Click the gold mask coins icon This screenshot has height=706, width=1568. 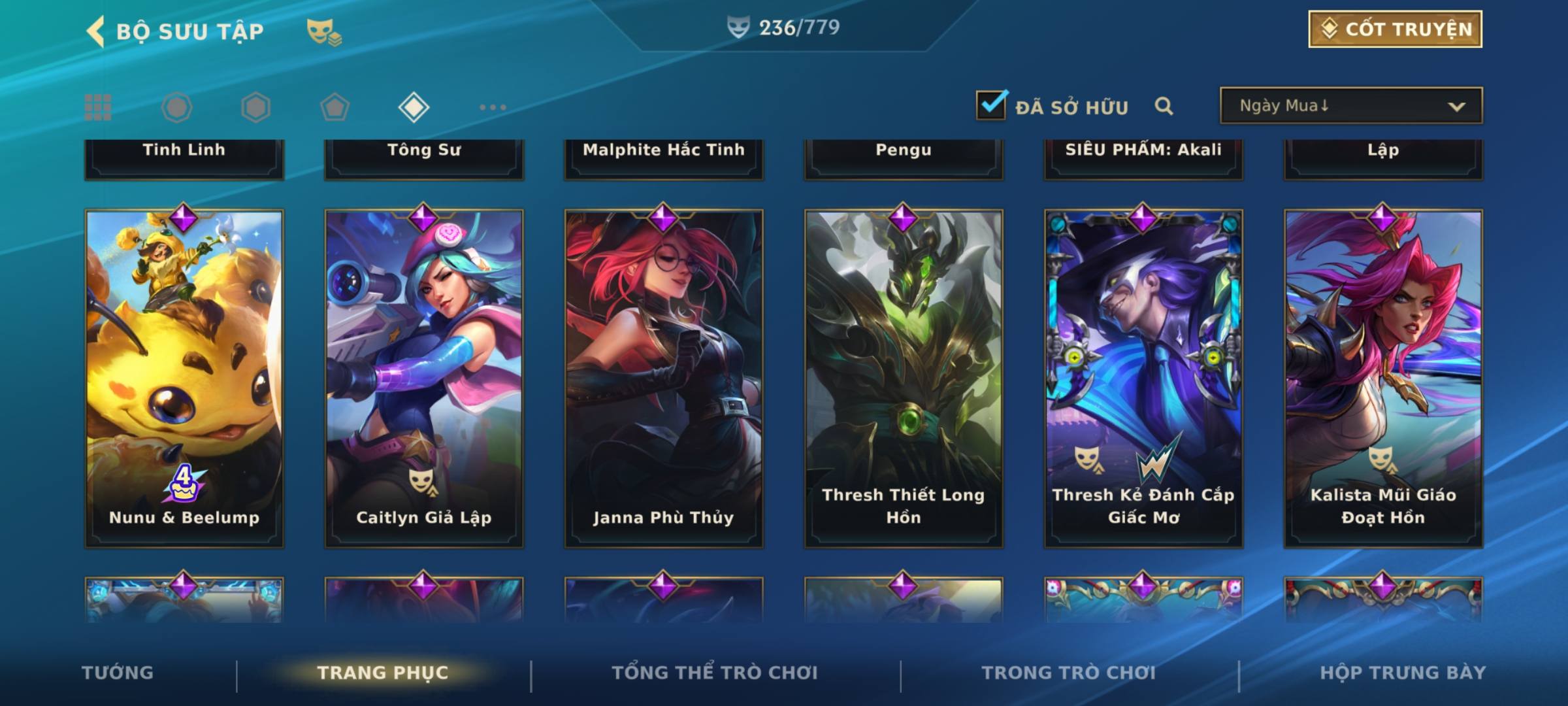[x=324, y=31]
